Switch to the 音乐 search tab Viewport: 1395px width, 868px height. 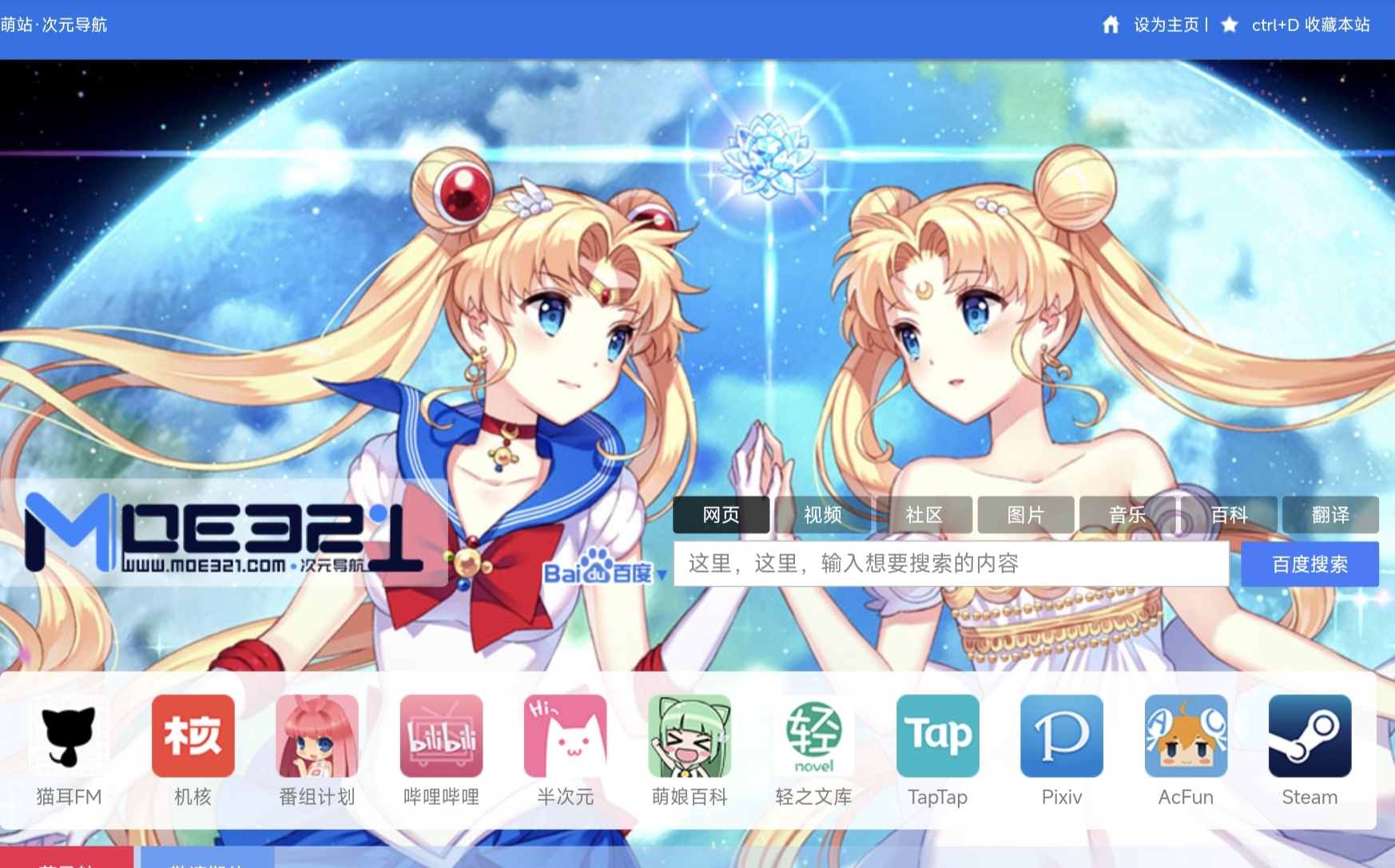click(x=1127, y=515)
